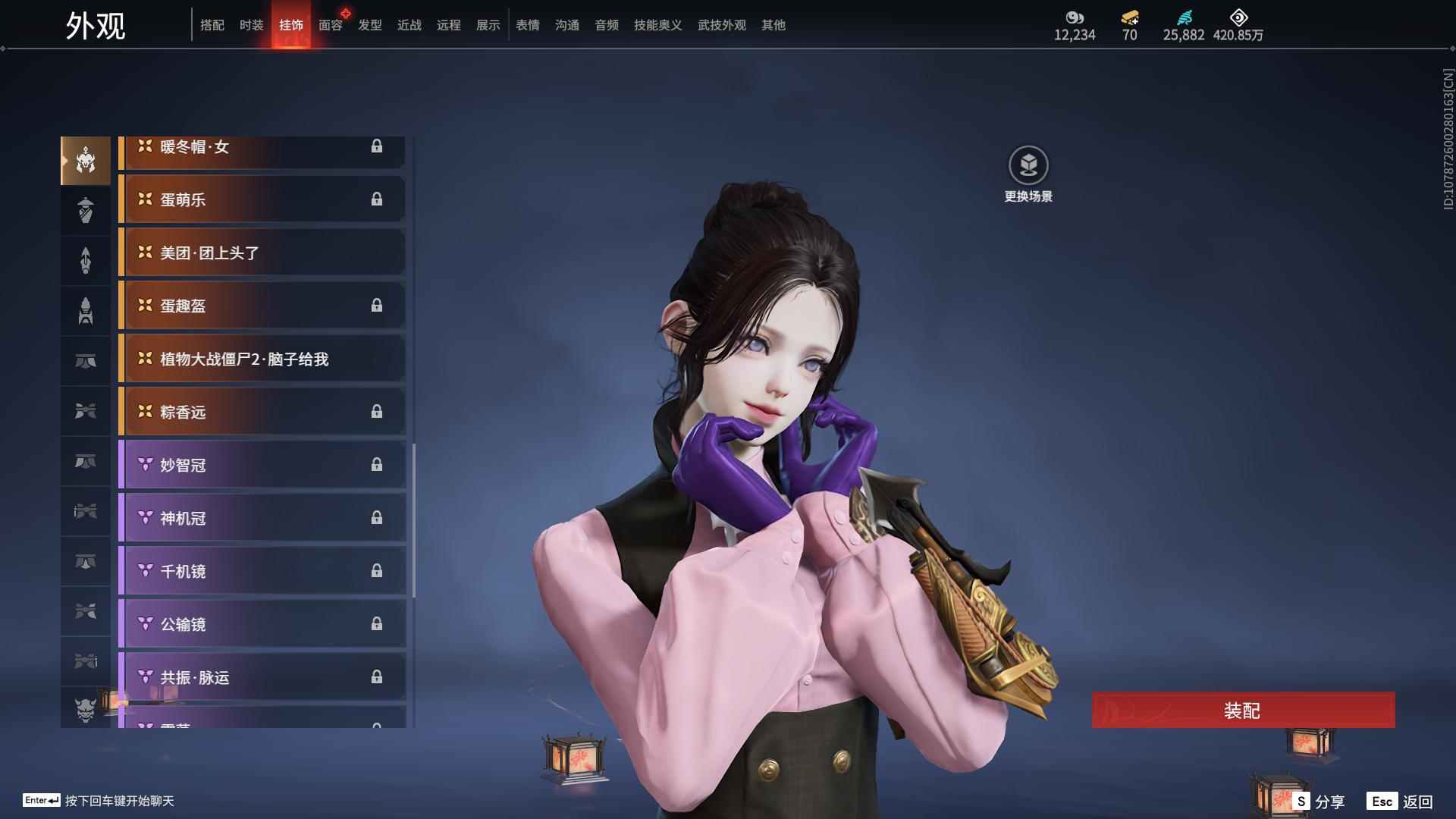Viewport: 1456px width, 819px height.
Task: Go to the 发型 tab
Action: click(370, 25)
